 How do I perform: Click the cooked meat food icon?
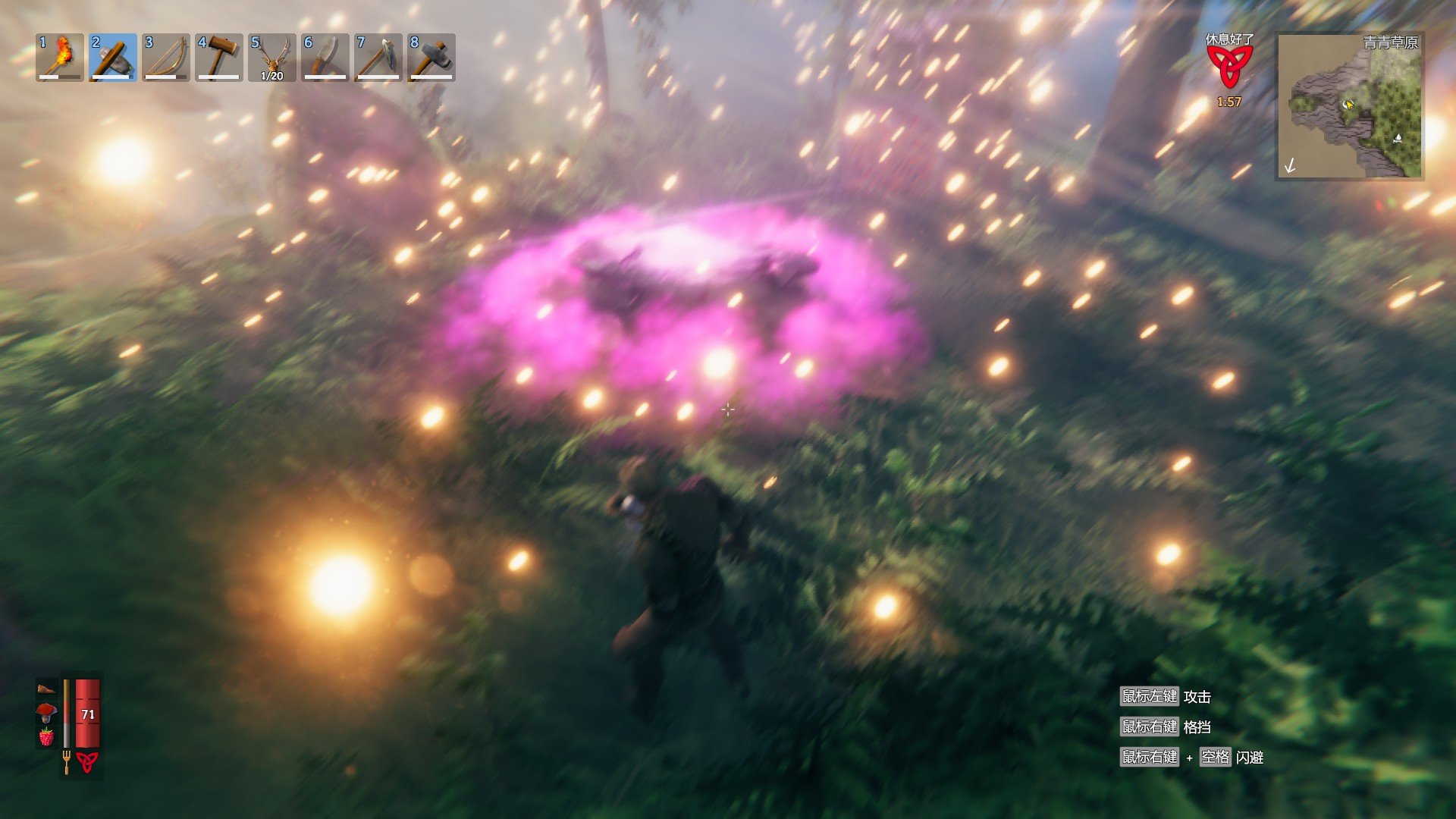click(46, 689)
